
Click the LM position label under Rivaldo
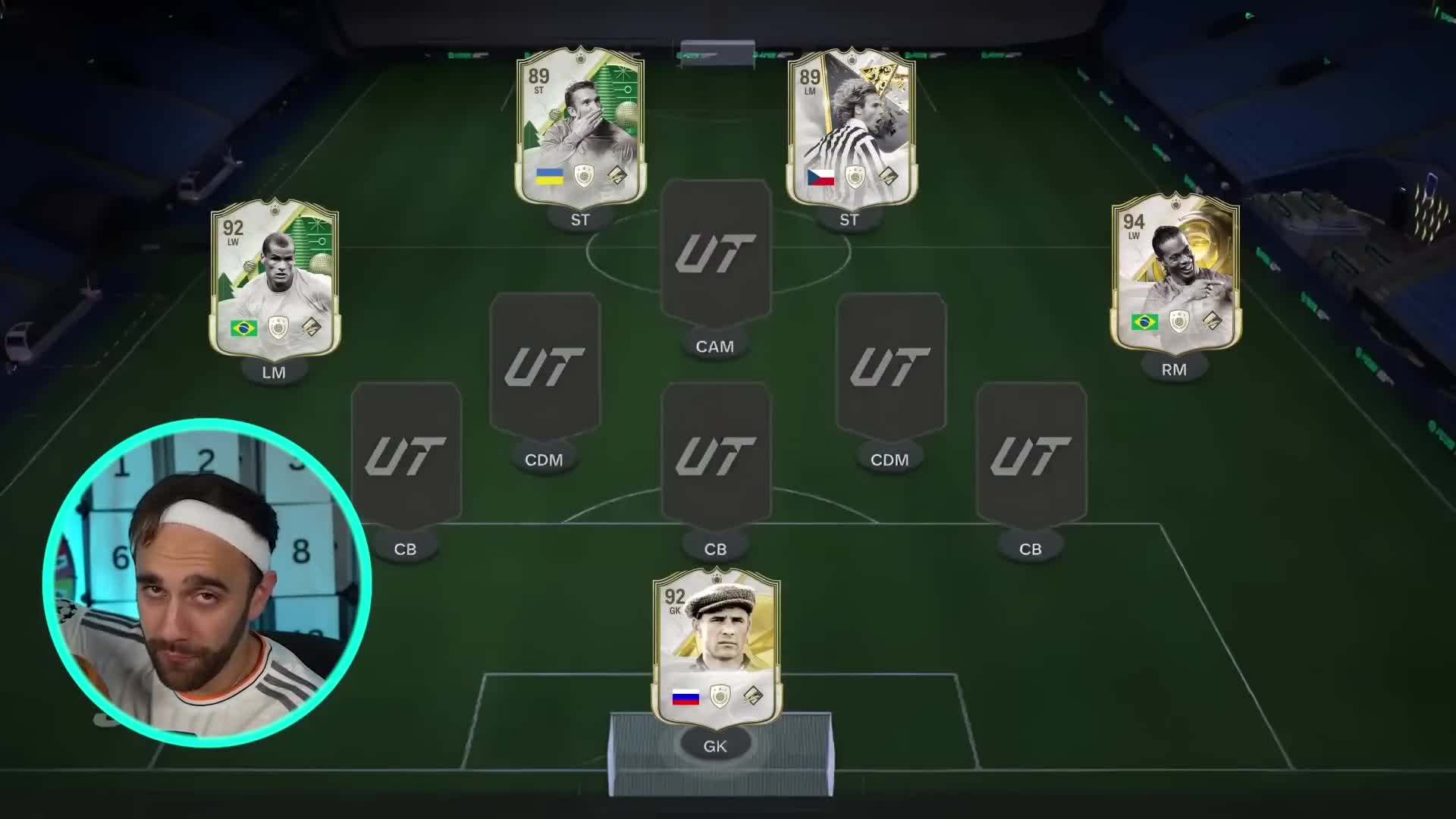[x=275, y=372]
